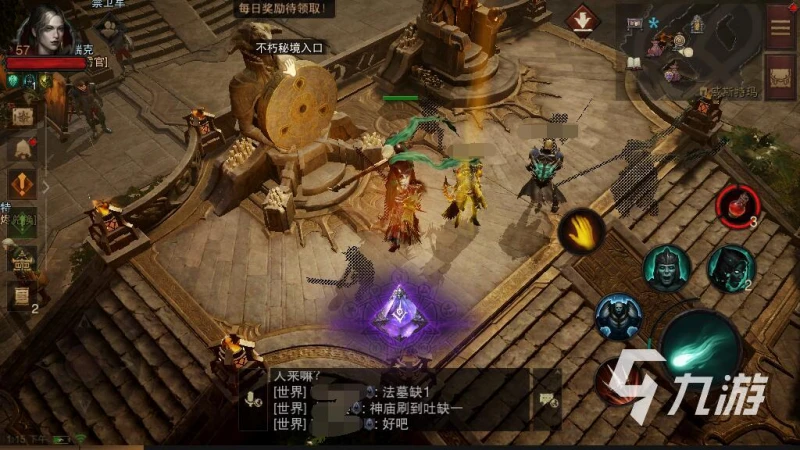Open the world chat message box

(398, 408)
